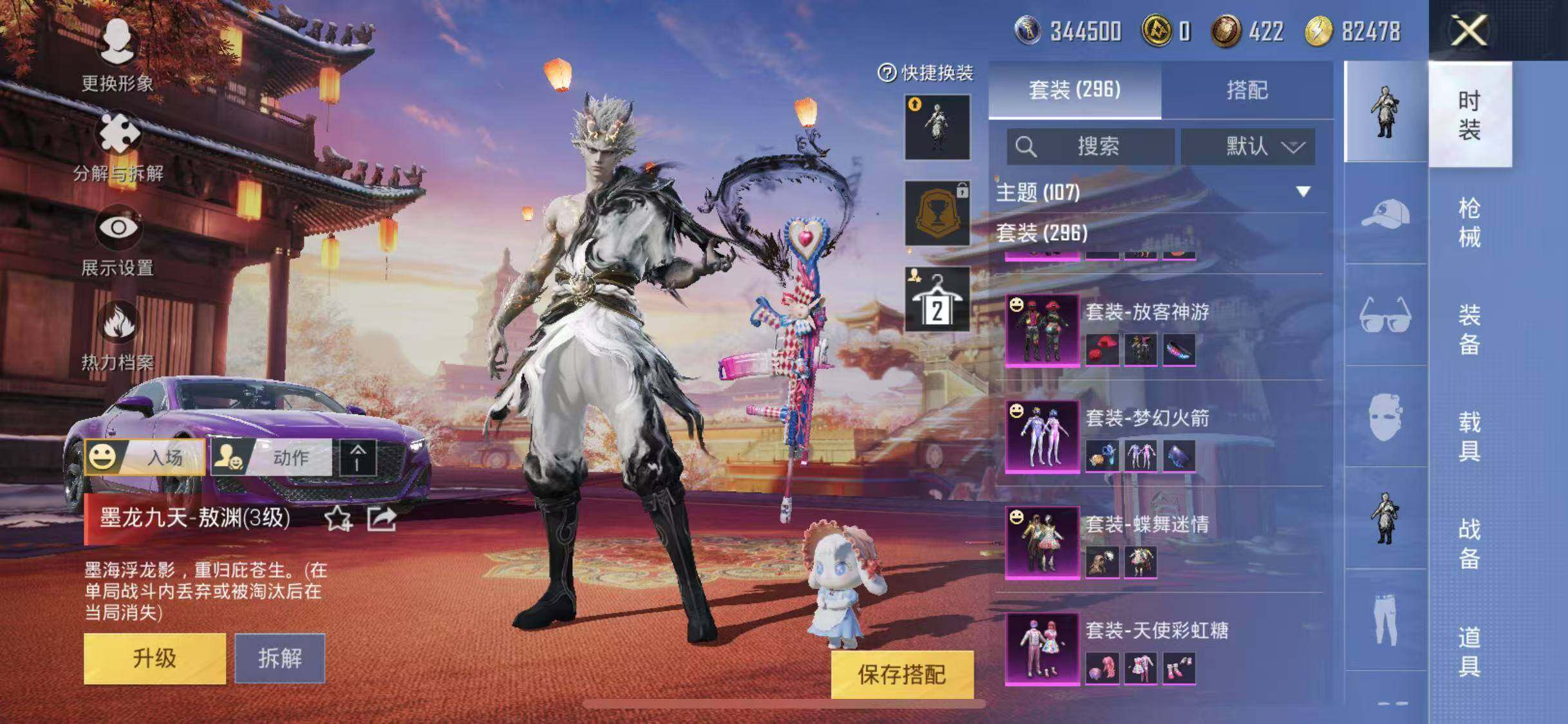
Task: Click the yellow 升级 upgrade button
Action: coord(154,658)
